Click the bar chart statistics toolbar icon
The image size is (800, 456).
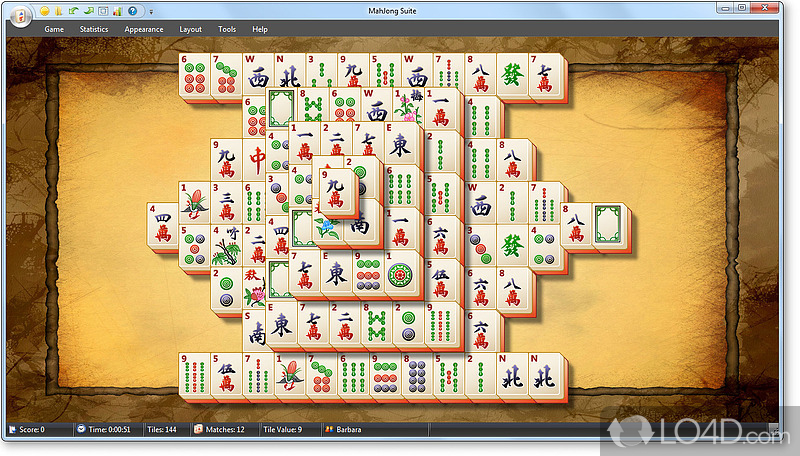117,11
